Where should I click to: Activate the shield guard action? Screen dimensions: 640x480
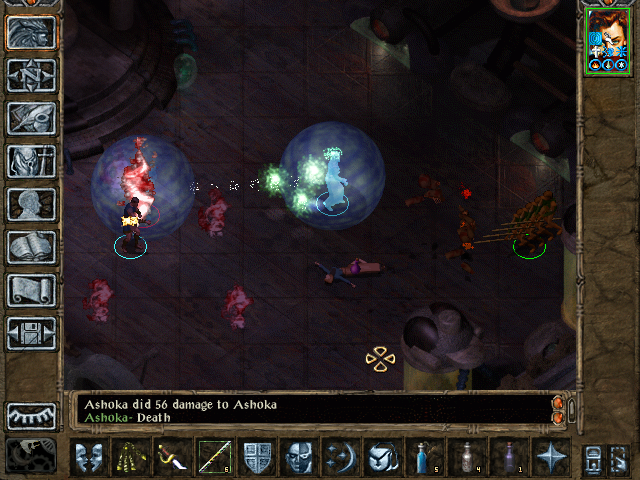(257, 458)
